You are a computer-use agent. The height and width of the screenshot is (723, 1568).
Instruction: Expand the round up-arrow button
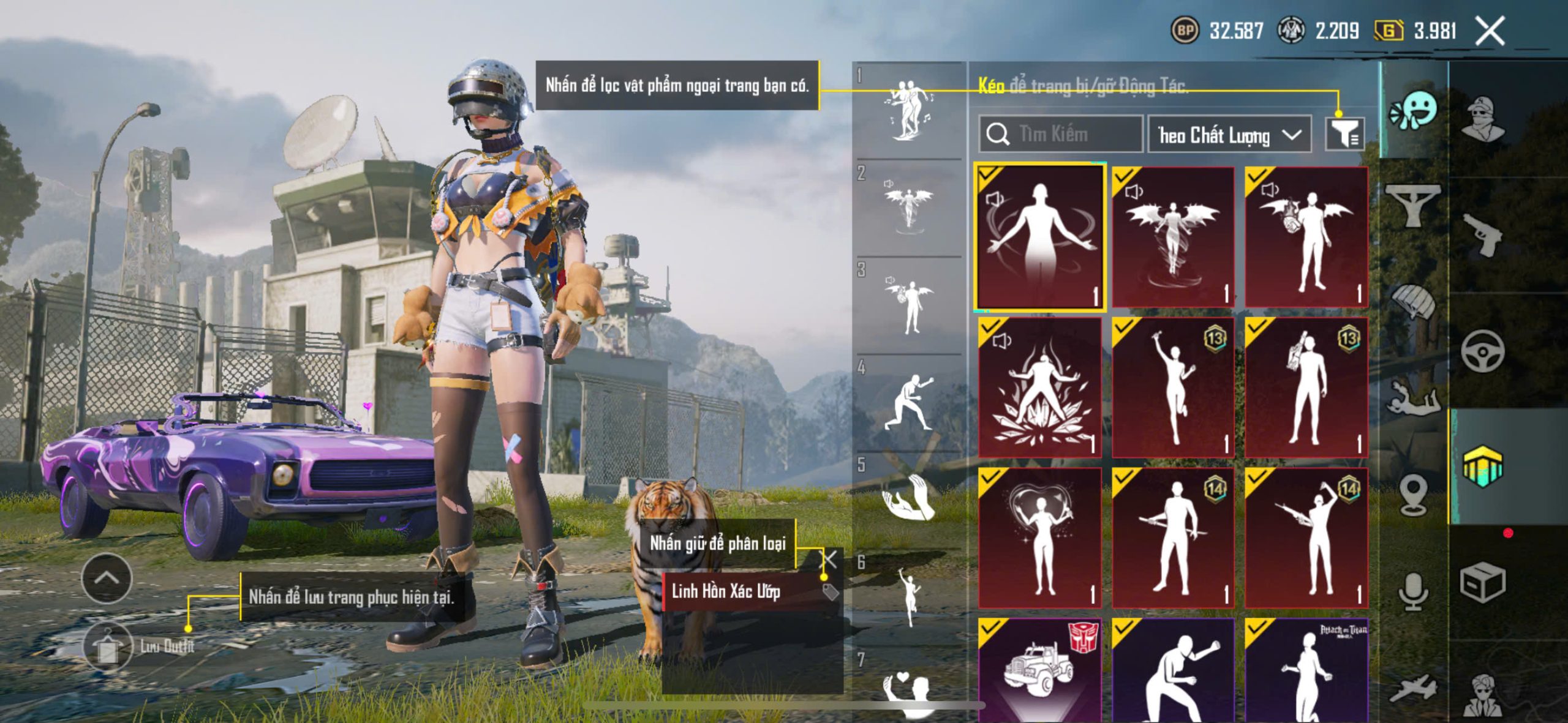pos(107,578)
